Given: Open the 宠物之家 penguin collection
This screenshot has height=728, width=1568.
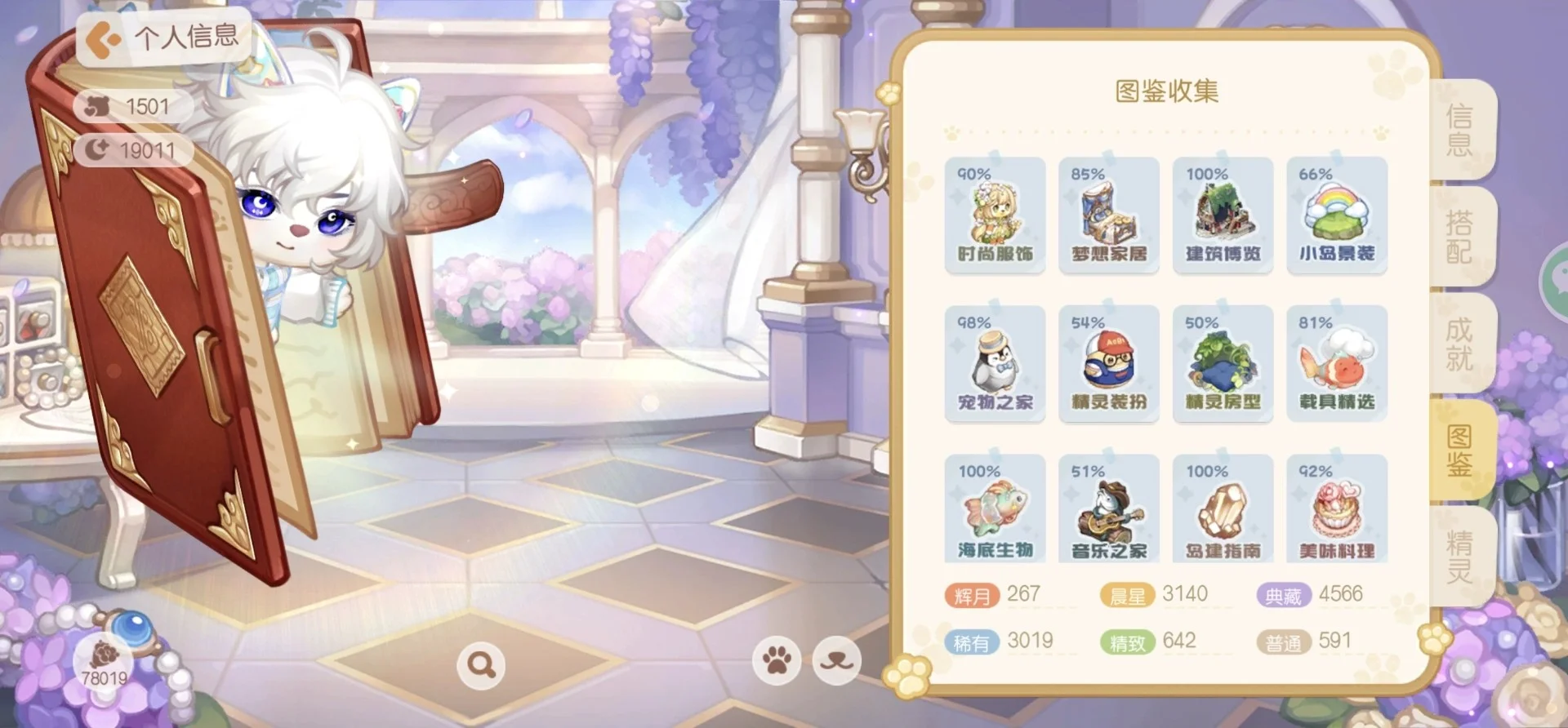Looking at the screenshot, I should click(x=995, y=364).
